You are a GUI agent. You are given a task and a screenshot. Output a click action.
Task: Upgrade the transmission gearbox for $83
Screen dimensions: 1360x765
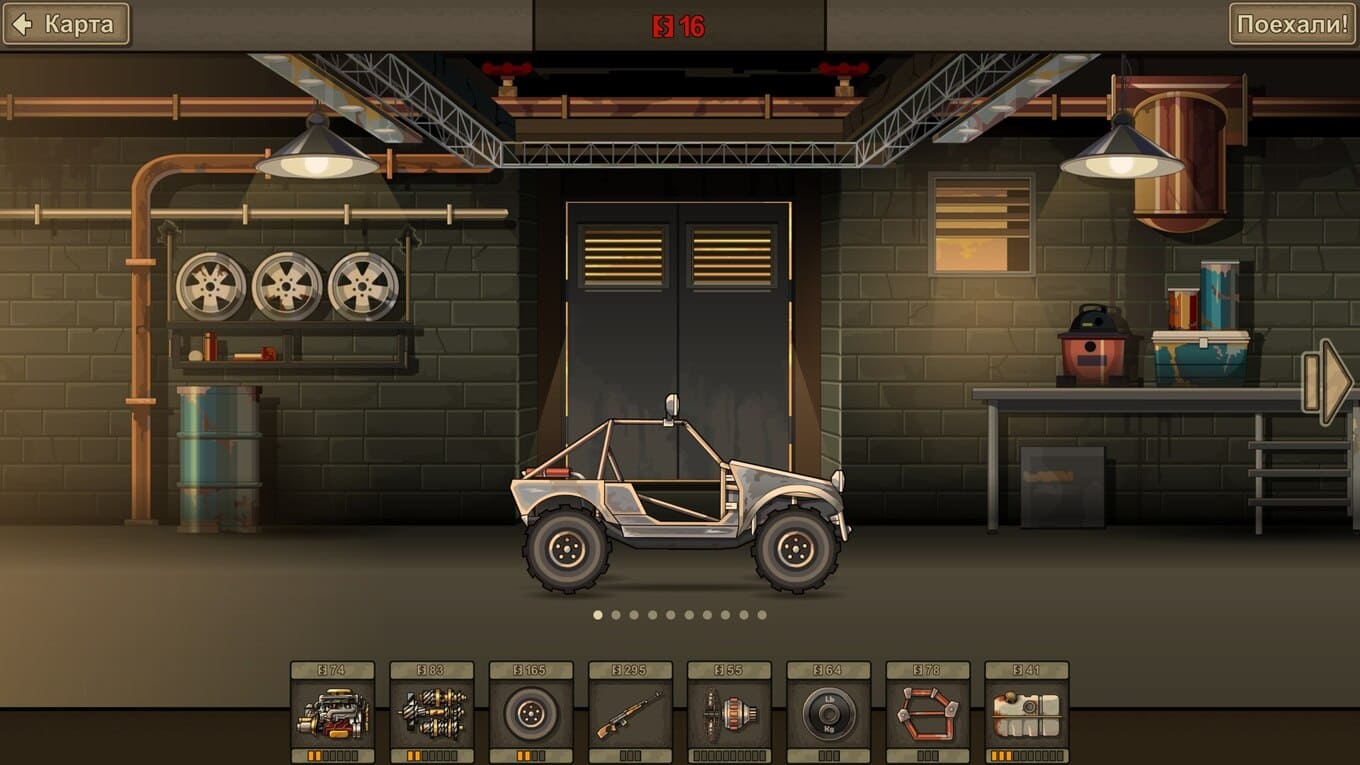pyautogui.click(x=431, y=713)
